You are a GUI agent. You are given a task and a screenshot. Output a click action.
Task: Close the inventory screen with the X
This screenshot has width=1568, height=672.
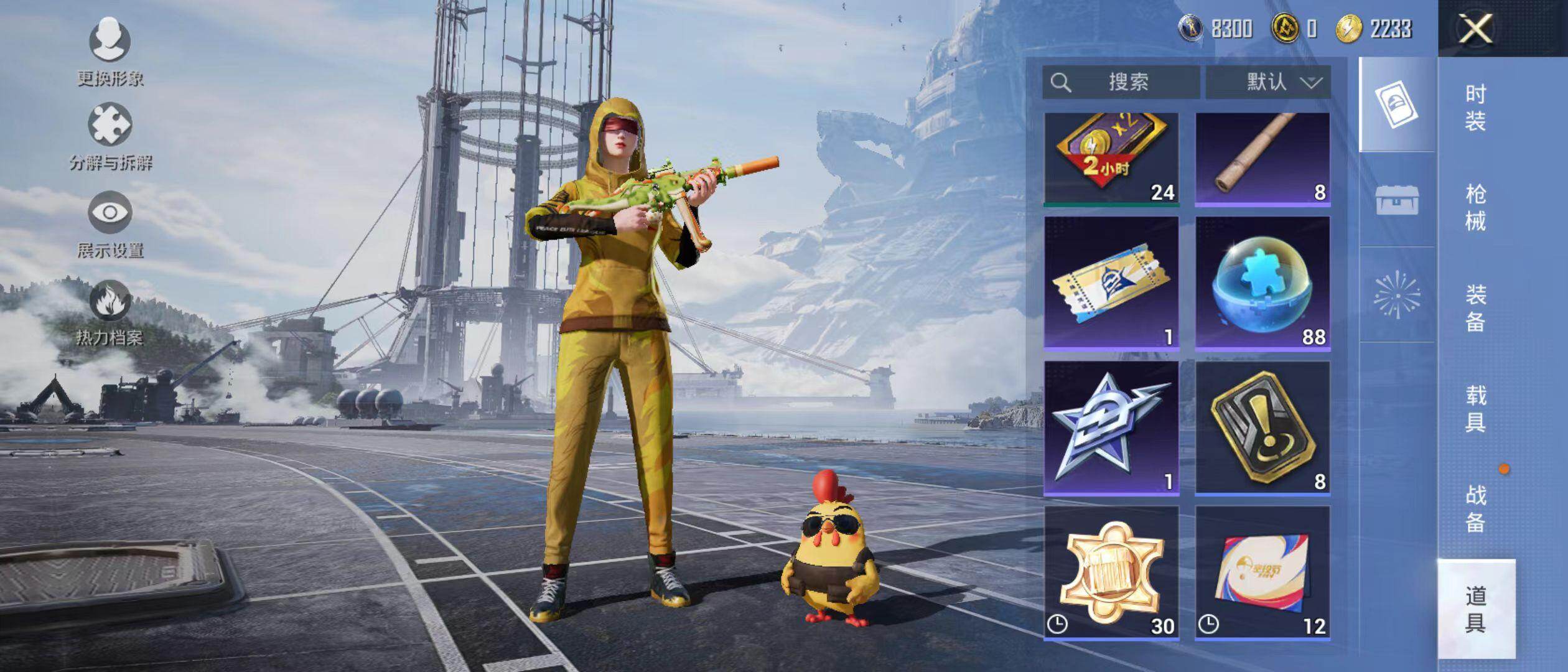[x=1475, y=29]
